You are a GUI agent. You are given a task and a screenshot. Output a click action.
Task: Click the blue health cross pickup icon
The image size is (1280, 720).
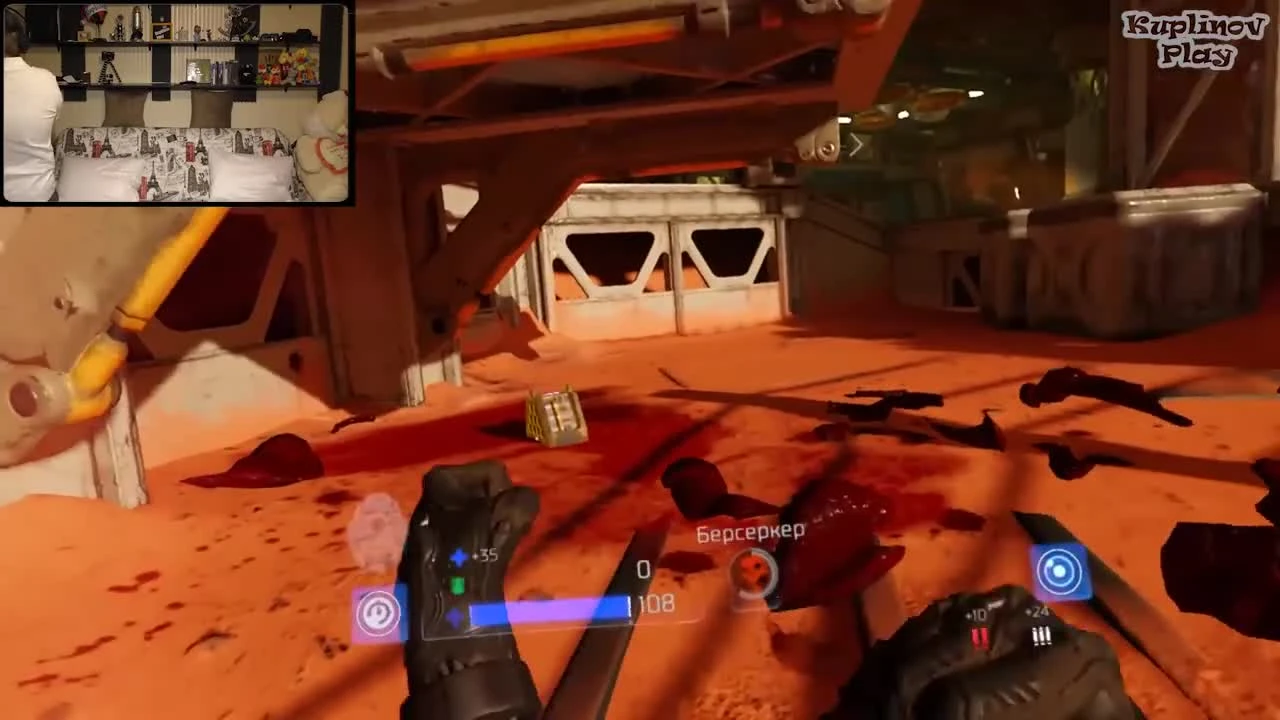[x=458, y=557]
